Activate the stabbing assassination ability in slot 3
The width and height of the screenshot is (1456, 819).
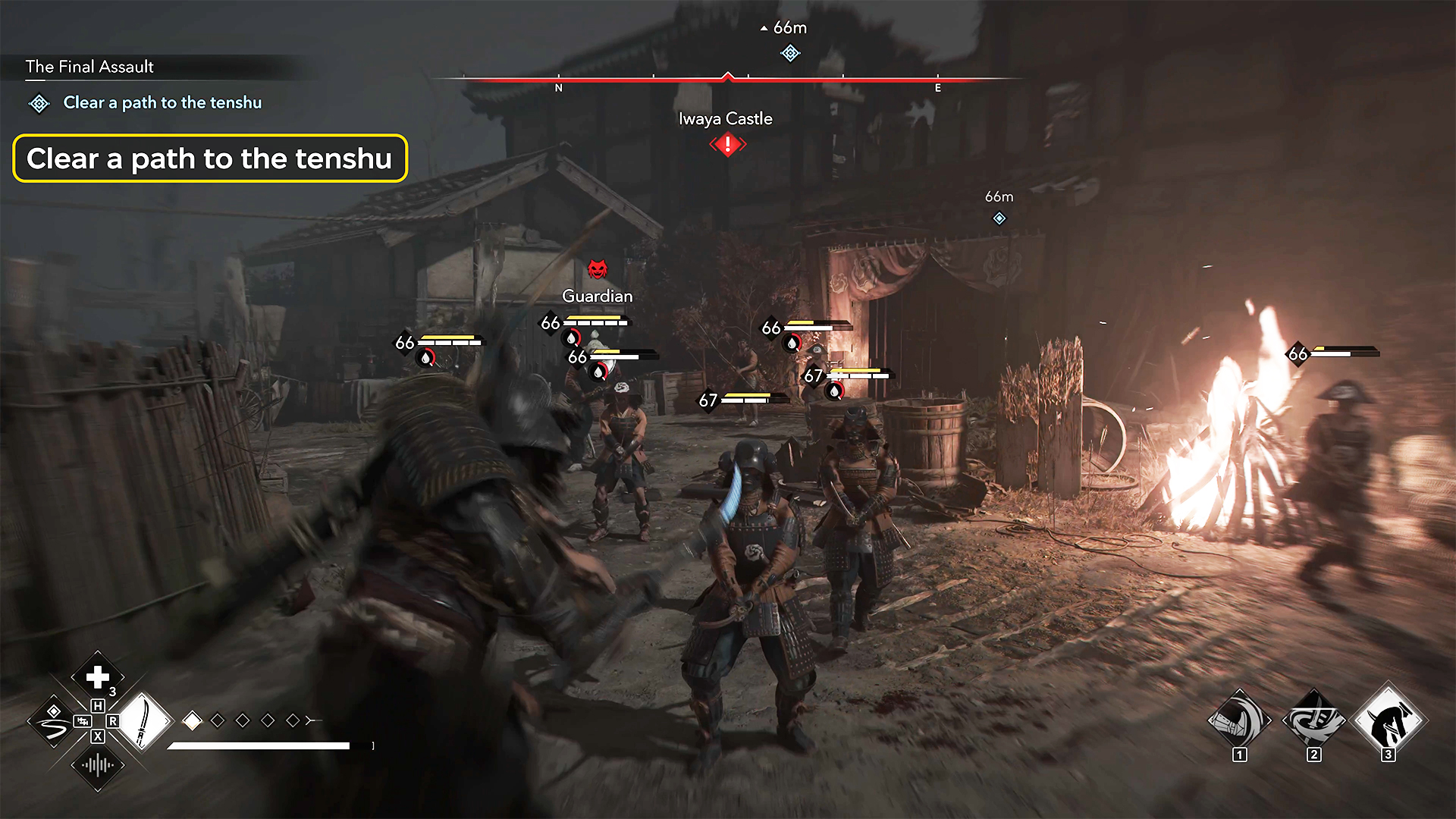[1388, 720]
